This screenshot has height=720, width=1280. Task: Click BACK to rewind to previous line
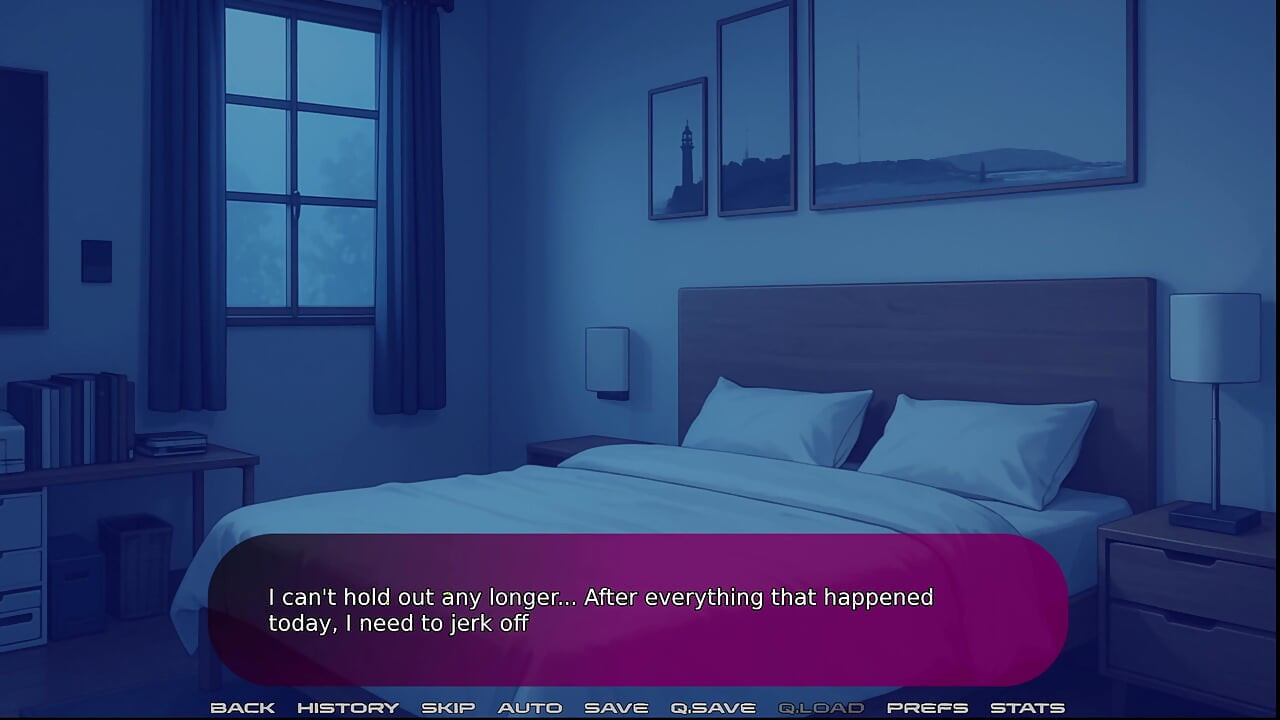[x=243, y=707]
